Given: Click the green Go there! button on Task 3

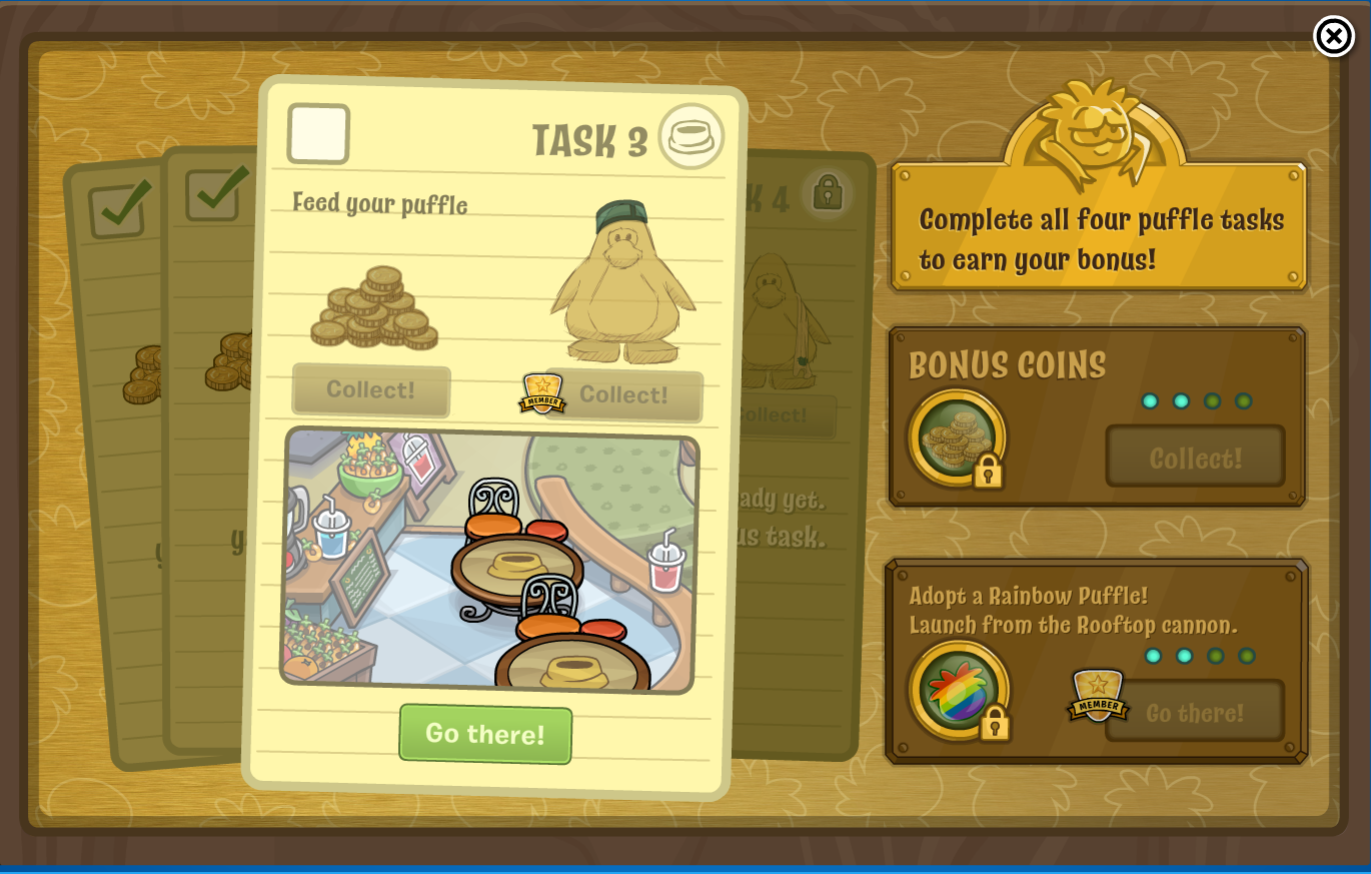Looking at the screenshot, I should [485, 734].
